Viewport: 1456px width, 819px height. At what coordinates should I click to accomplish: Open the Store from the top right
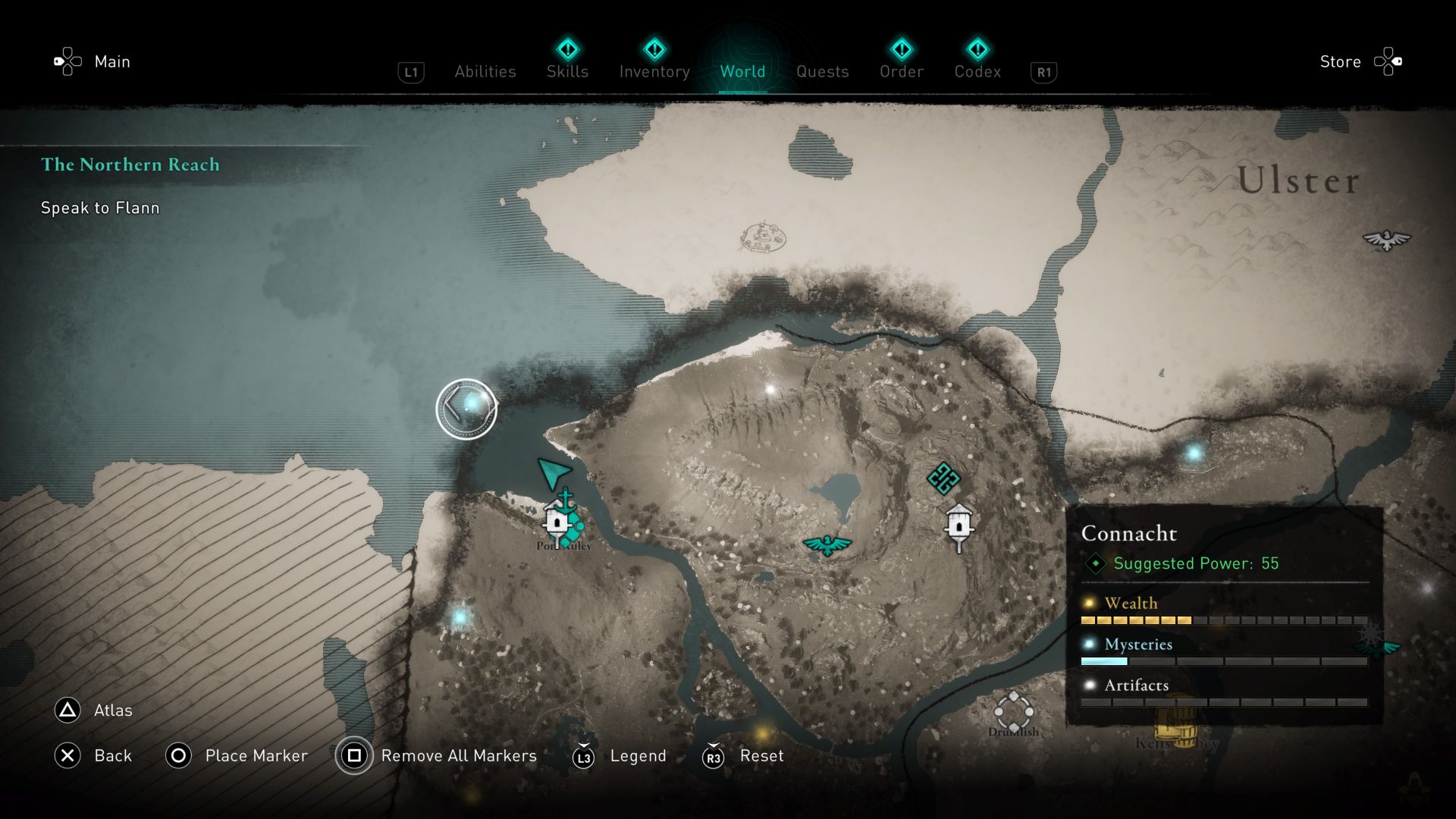(x=1340, y=61)
